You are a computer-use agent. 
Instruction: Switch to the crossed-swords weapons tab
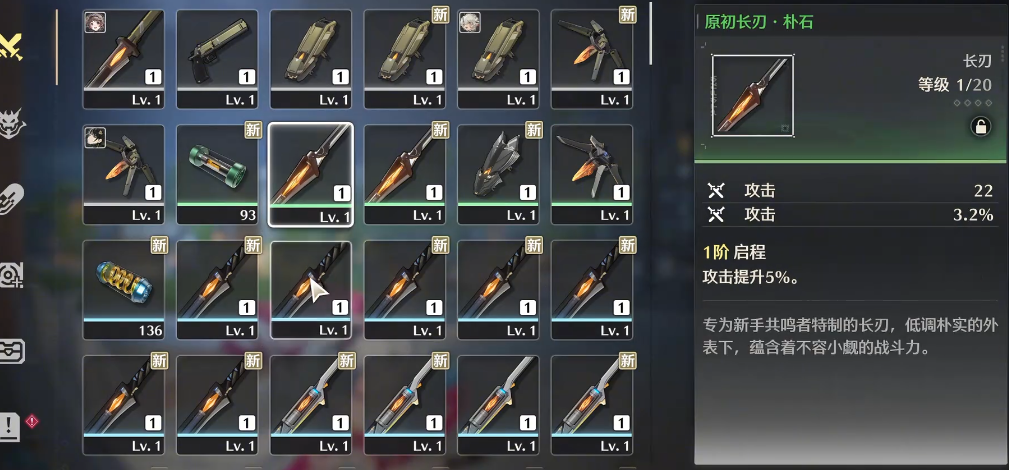pyautogui.click(x=13, y=45)
